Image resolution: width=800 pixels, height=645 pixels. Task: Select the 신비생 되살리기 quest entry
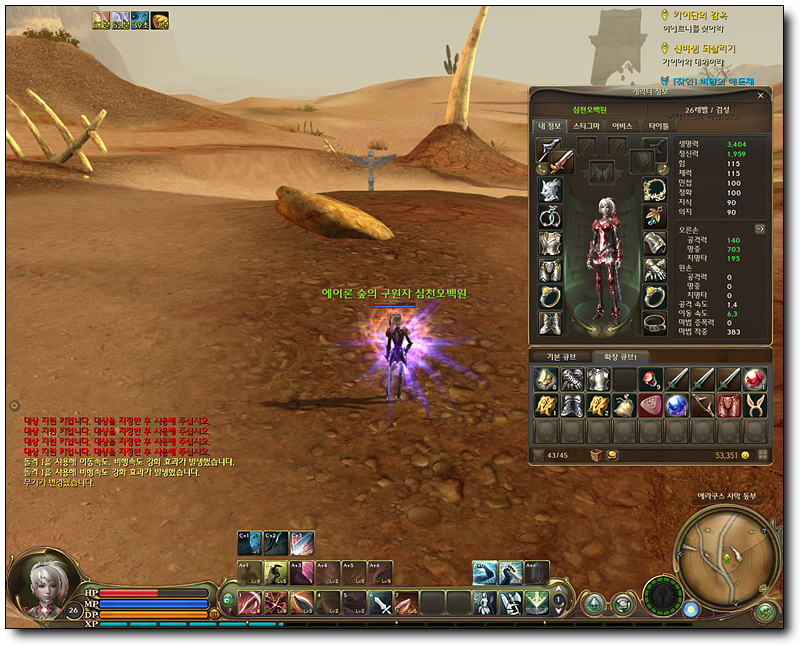coord(706,48)
